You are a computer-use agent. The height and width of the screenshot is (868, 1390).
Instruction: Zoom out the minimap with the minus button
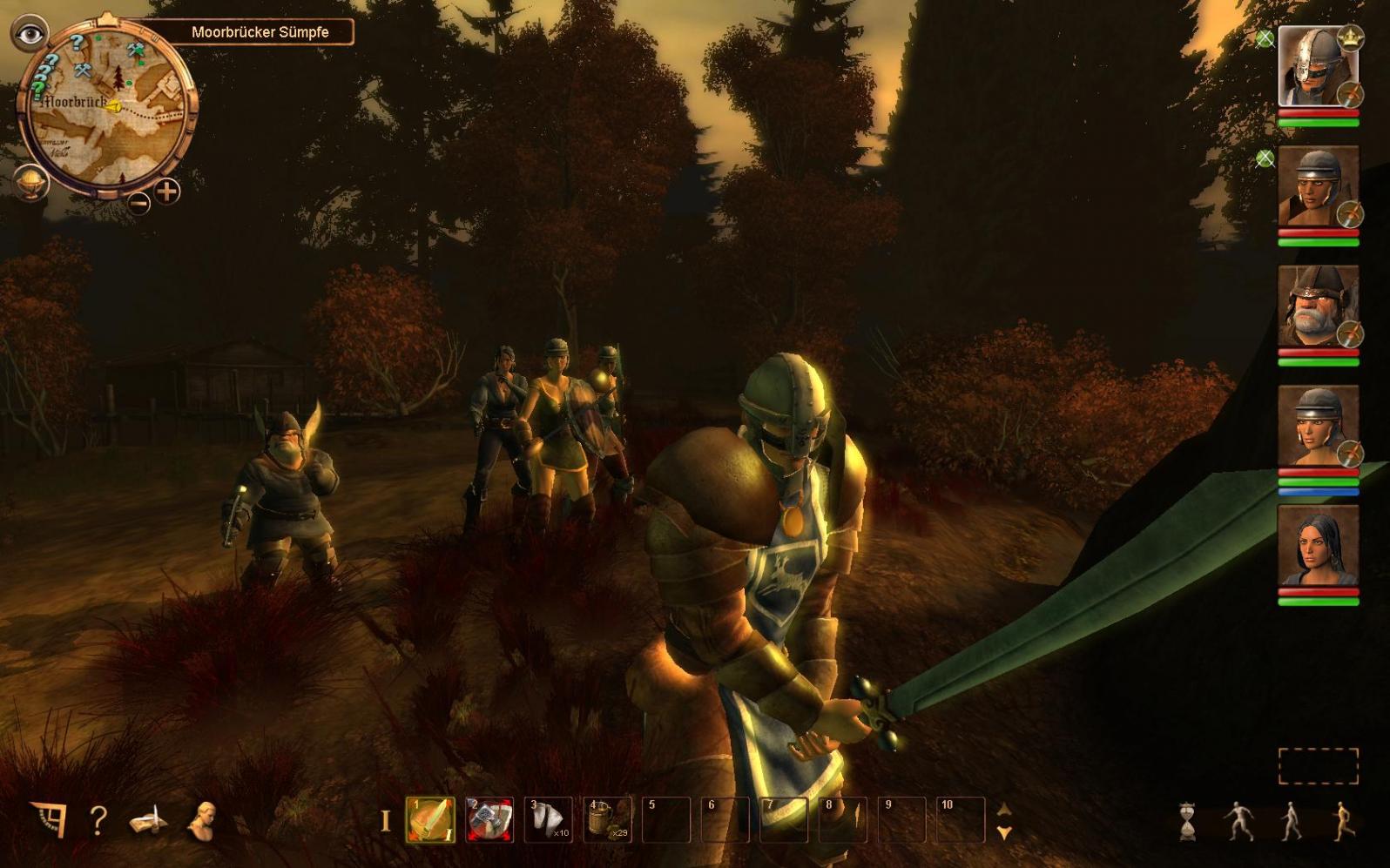pyautogui.click(x=138, y=203)
